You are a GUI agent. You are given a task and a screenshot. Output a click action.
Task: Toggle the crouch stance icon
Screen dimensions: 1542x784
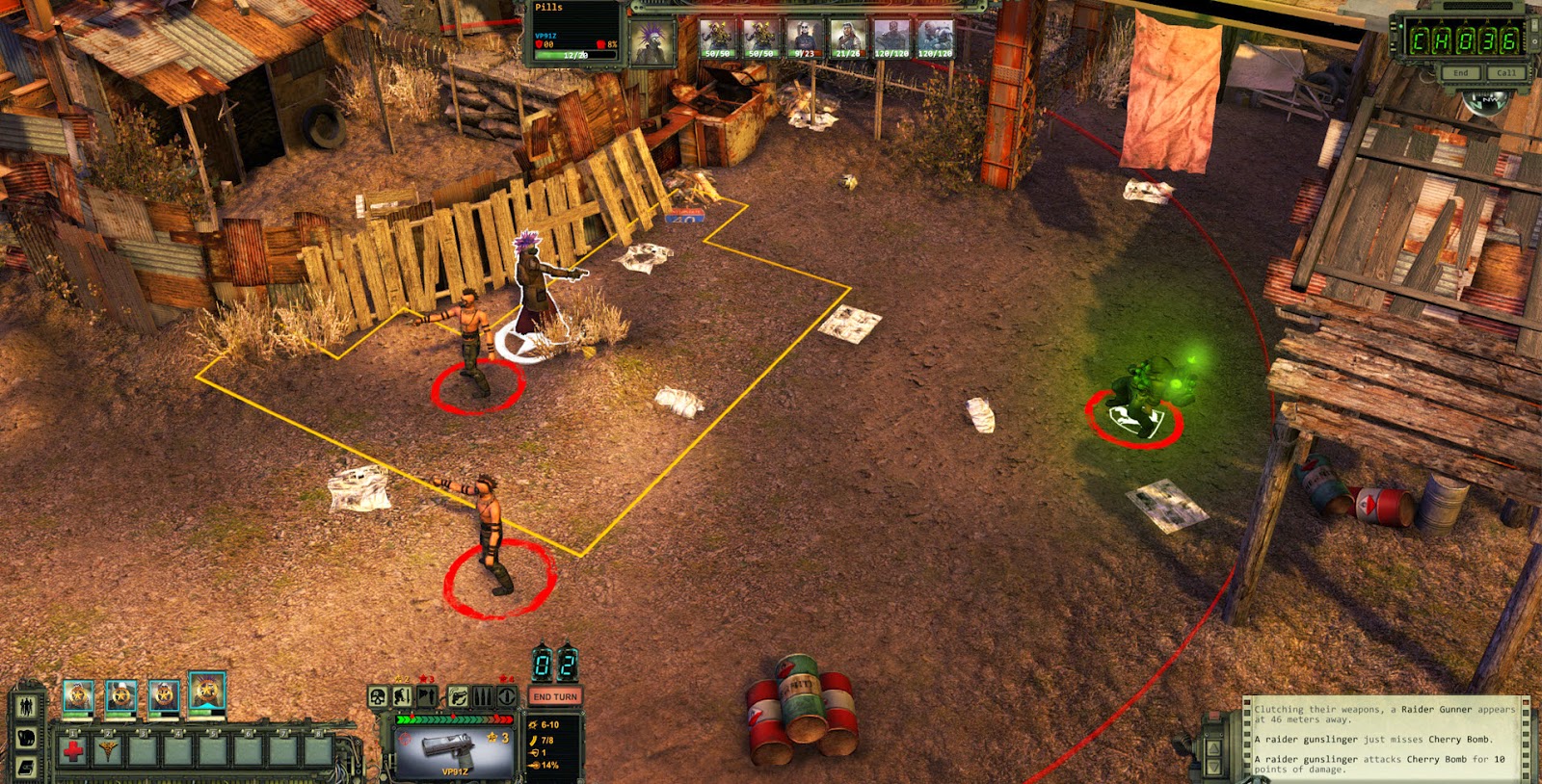click(x=403, y=696)
